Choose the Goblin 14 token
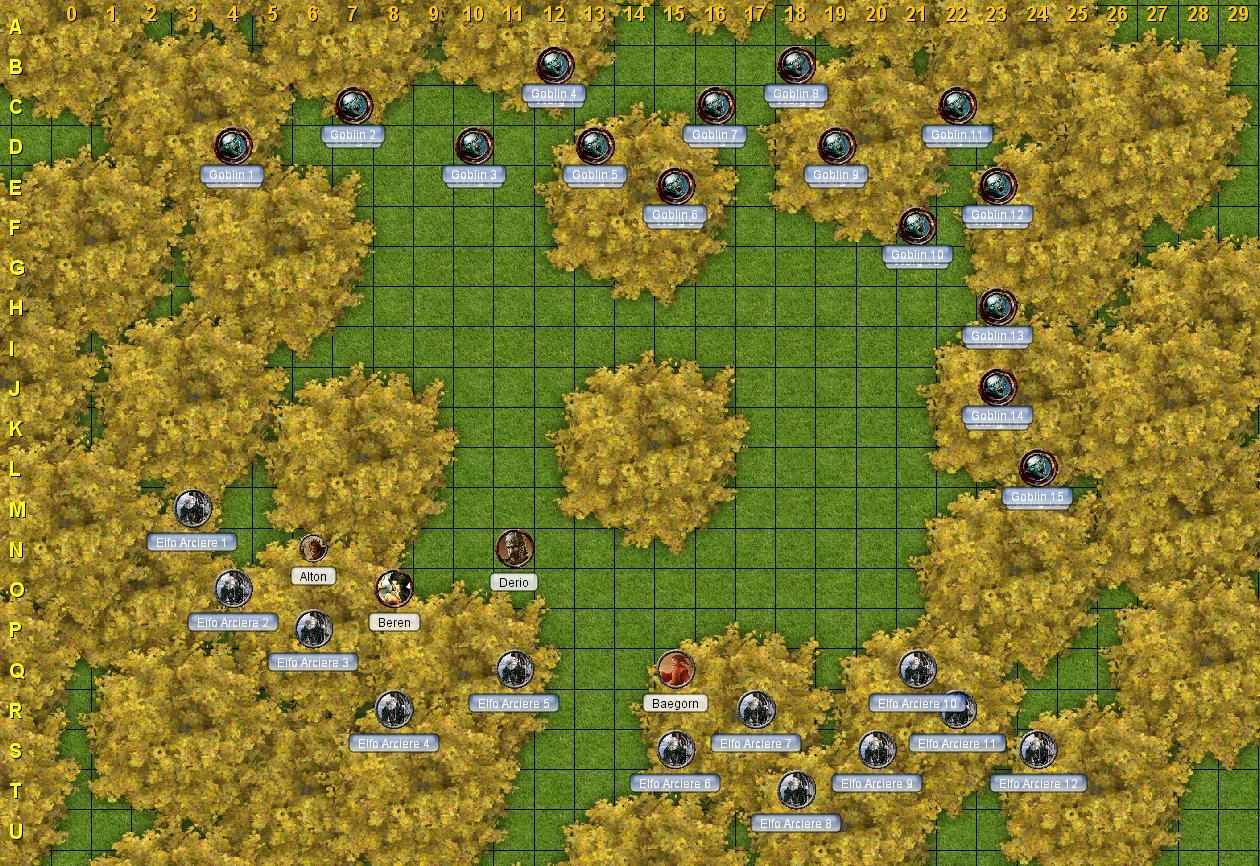 pos(997,387)
